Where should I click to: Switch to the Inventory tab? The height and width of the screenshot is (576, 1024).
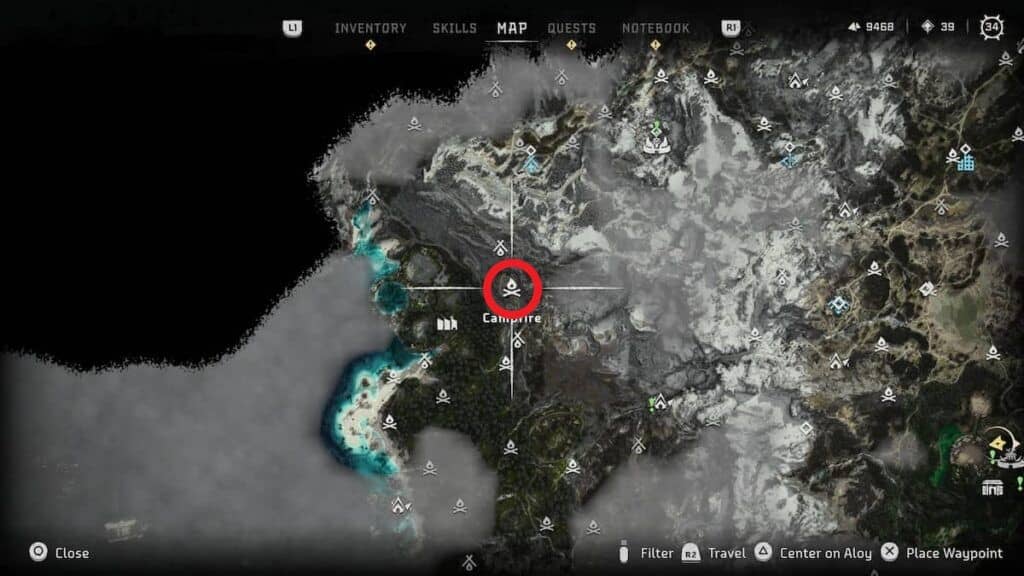pos(370,28)
